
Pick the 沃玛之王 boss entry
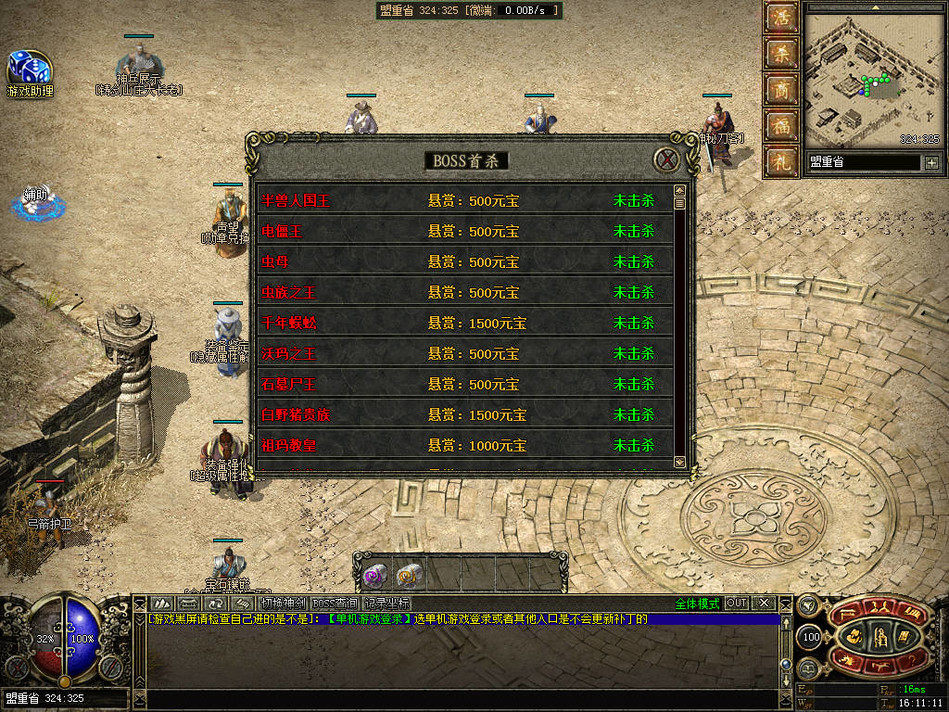coord(465,354)
